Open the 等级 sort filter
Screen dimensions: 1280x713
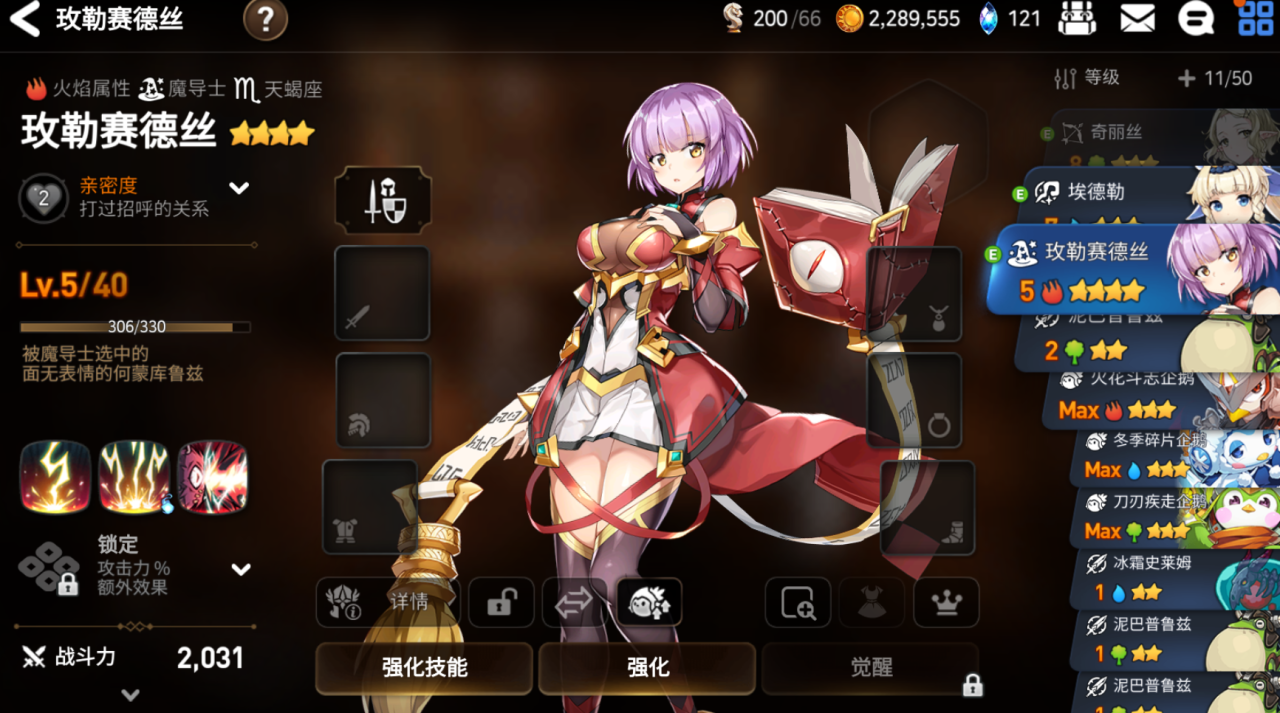coord(1088,78)
